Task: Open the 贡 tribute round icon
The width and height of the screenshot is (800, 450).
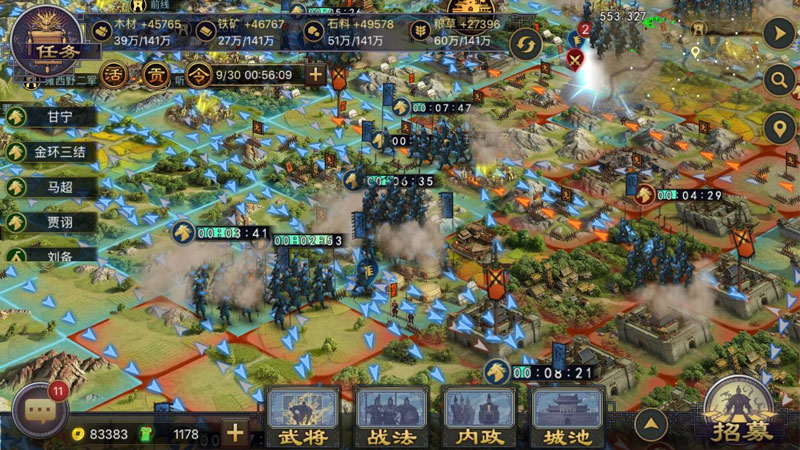Action: (x=156, y=75)
